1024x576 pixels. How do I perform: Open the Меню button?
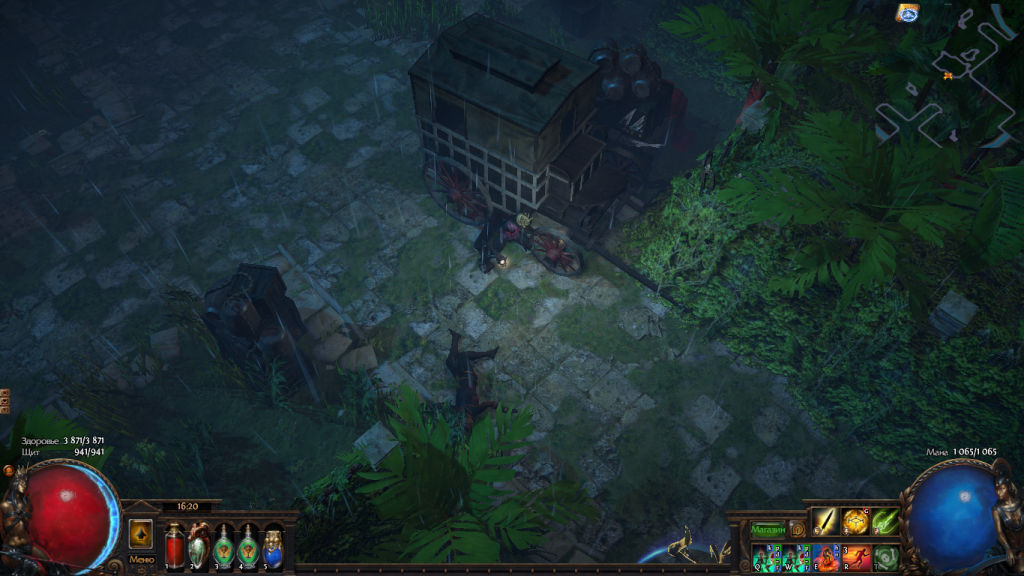click(x=141, y=559)
